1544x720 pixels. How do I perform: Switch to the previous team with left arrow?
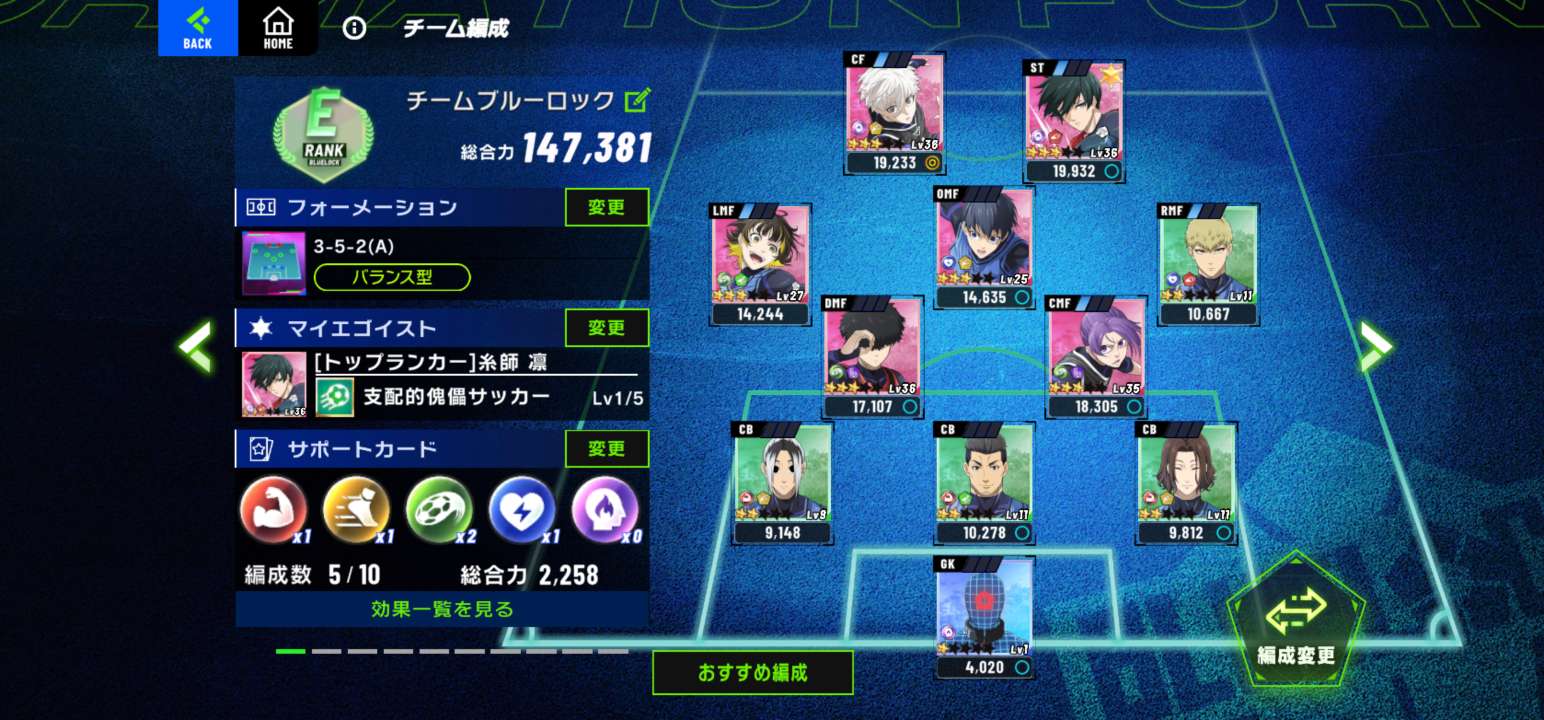coord(196,346)
